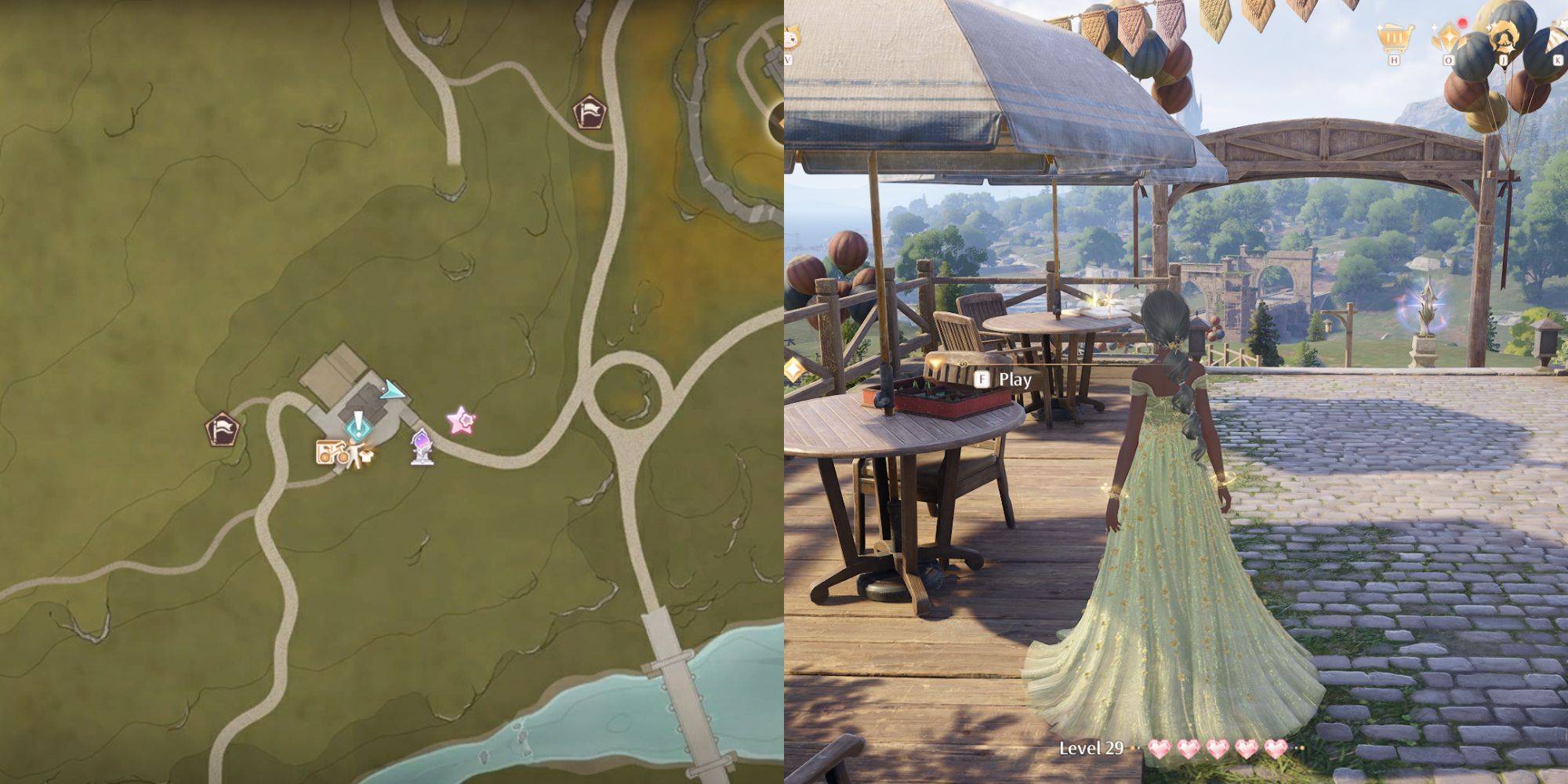Open the golden crescent moon icon
Screen dimensions: 1568x784
1501,37
